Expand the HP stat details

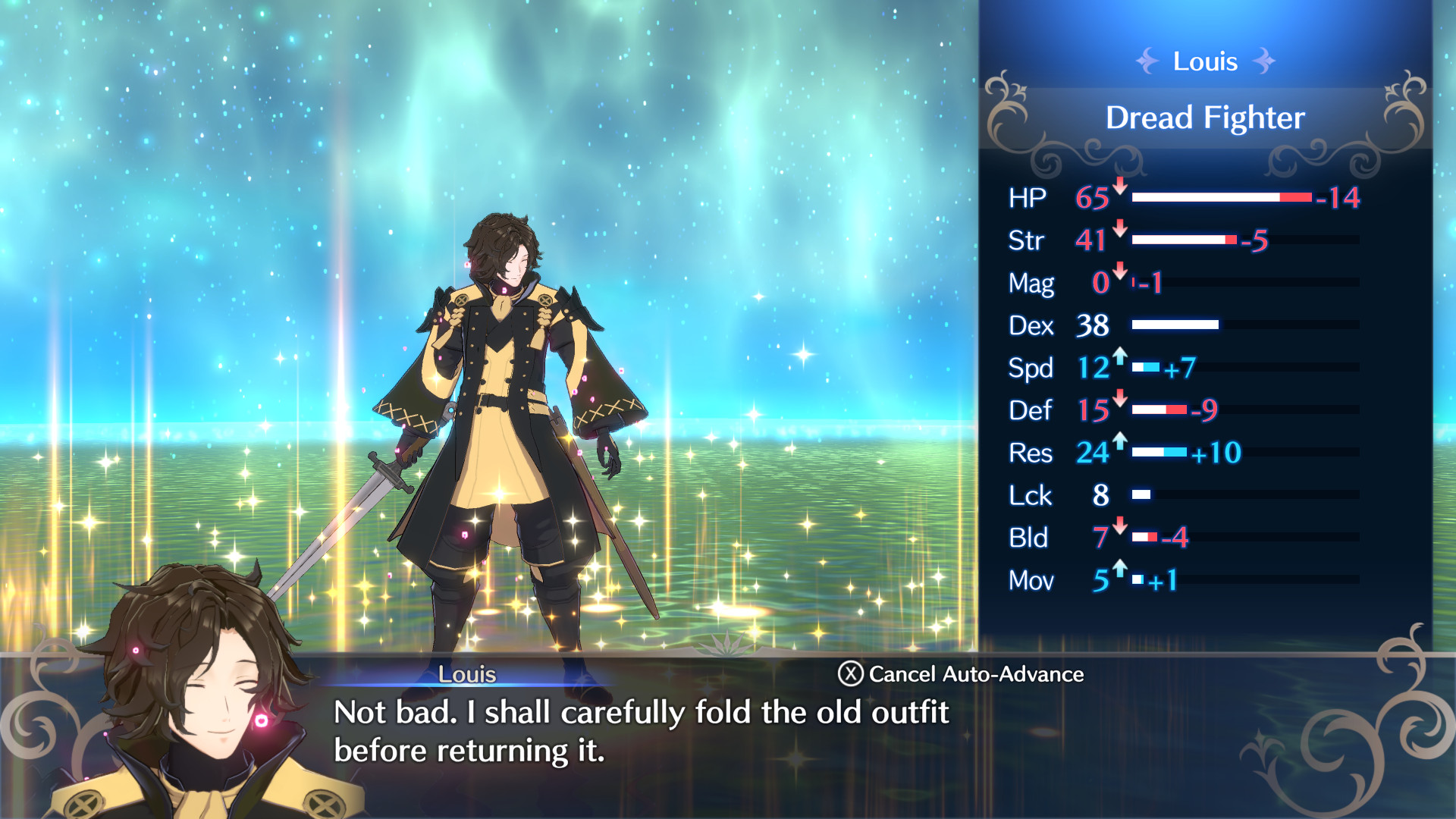[1031, 198]
